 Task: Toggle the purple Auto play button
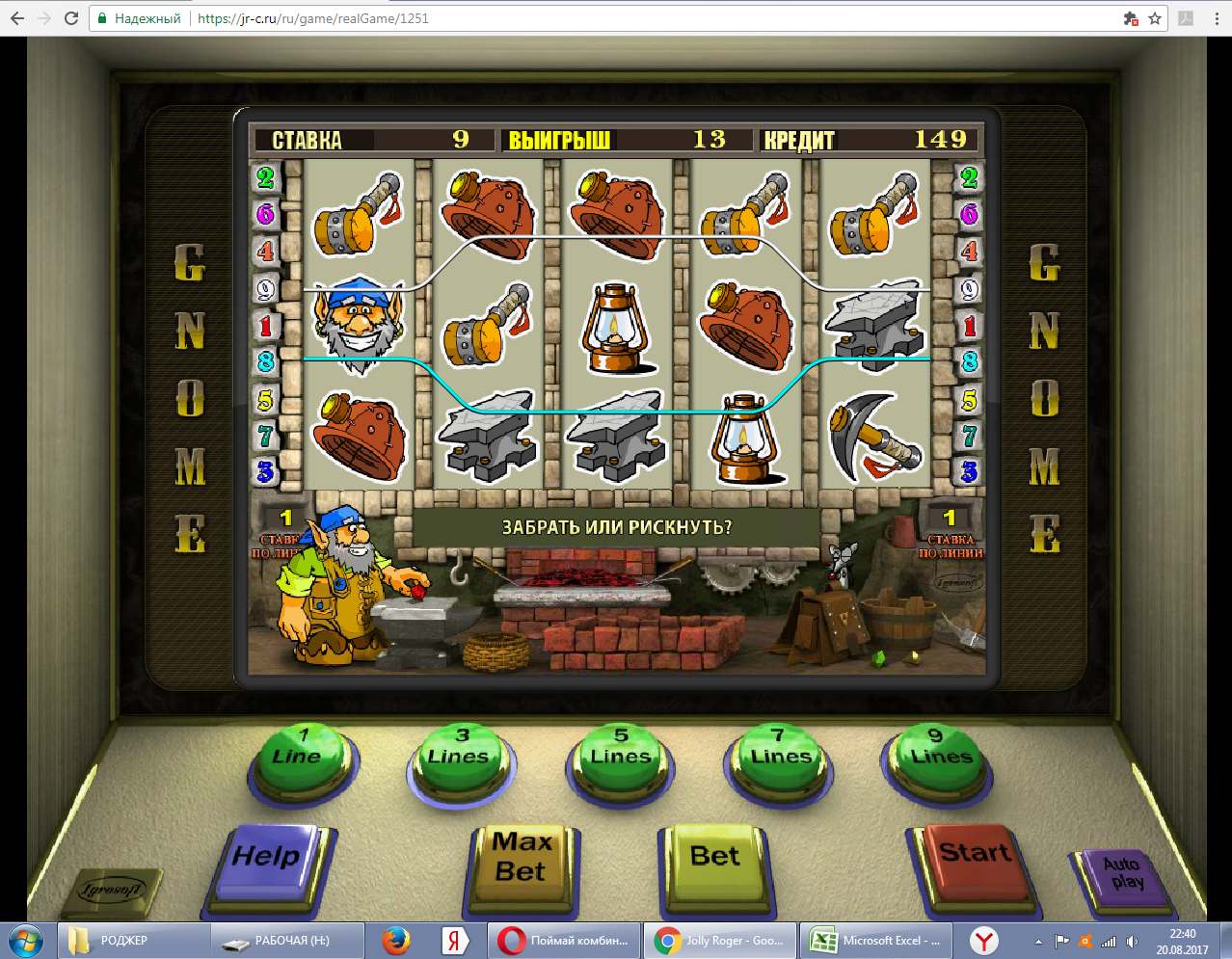pyautogui.click(x=1123, y=875)
